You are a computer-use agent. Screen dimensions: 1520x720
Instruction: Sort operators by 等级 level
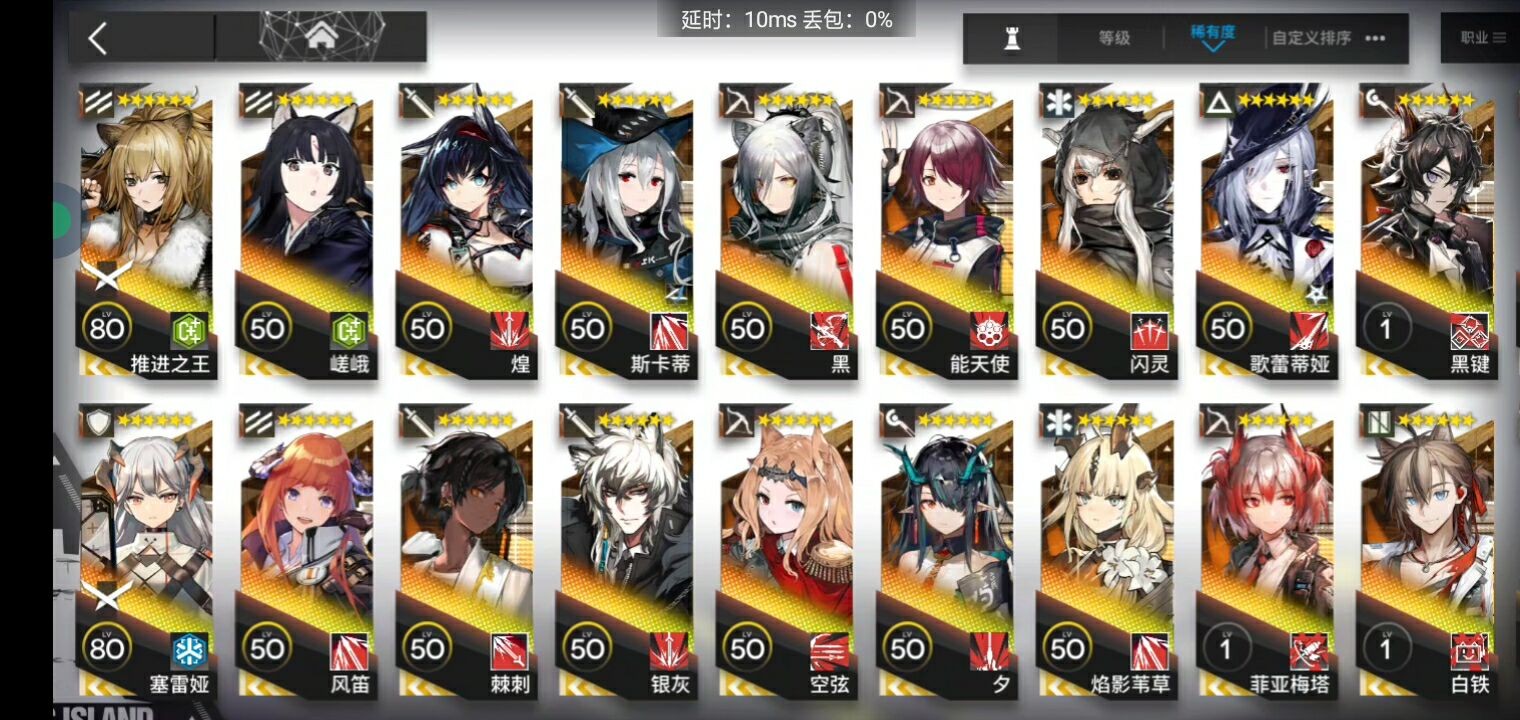tap(1114, 38)
